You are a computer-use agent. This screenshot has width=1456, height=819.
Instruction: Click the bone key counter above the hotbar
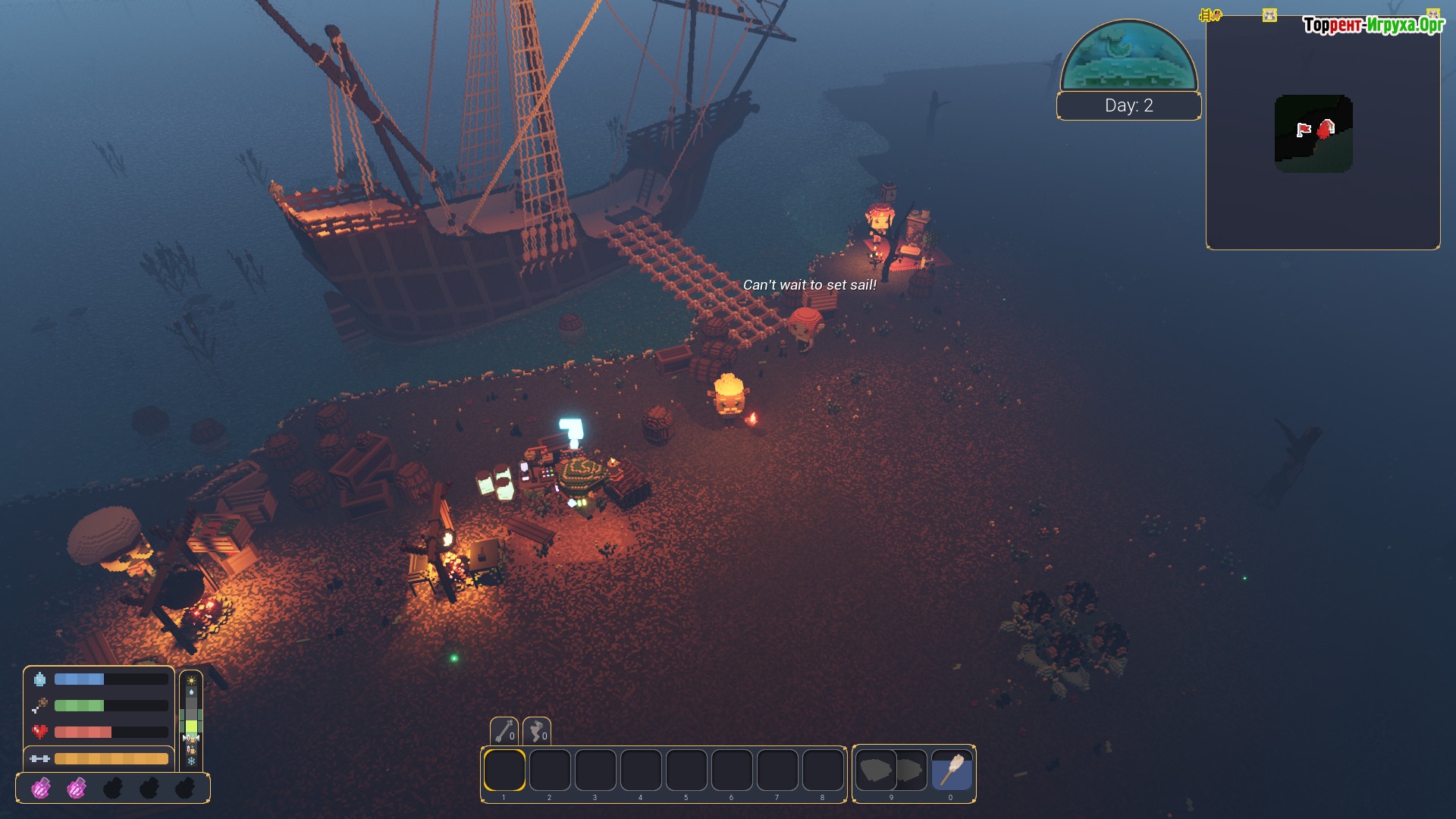504,732
